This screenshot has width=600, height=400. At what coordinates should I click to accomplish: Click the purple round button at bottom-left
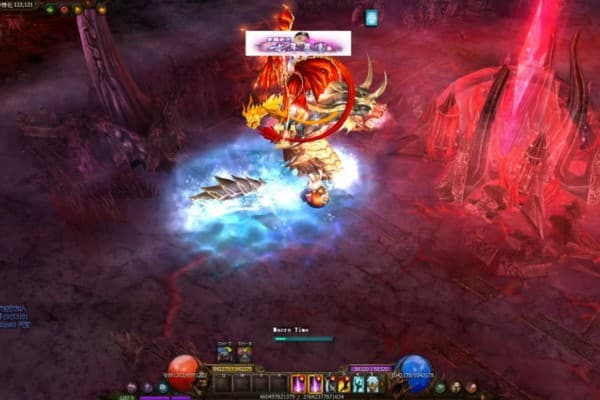(147, 387)
